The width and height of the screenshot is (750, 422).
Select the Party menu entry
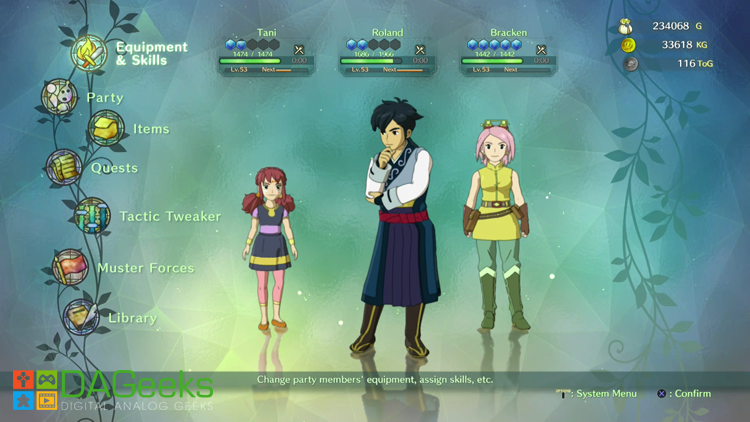[105, 98]
